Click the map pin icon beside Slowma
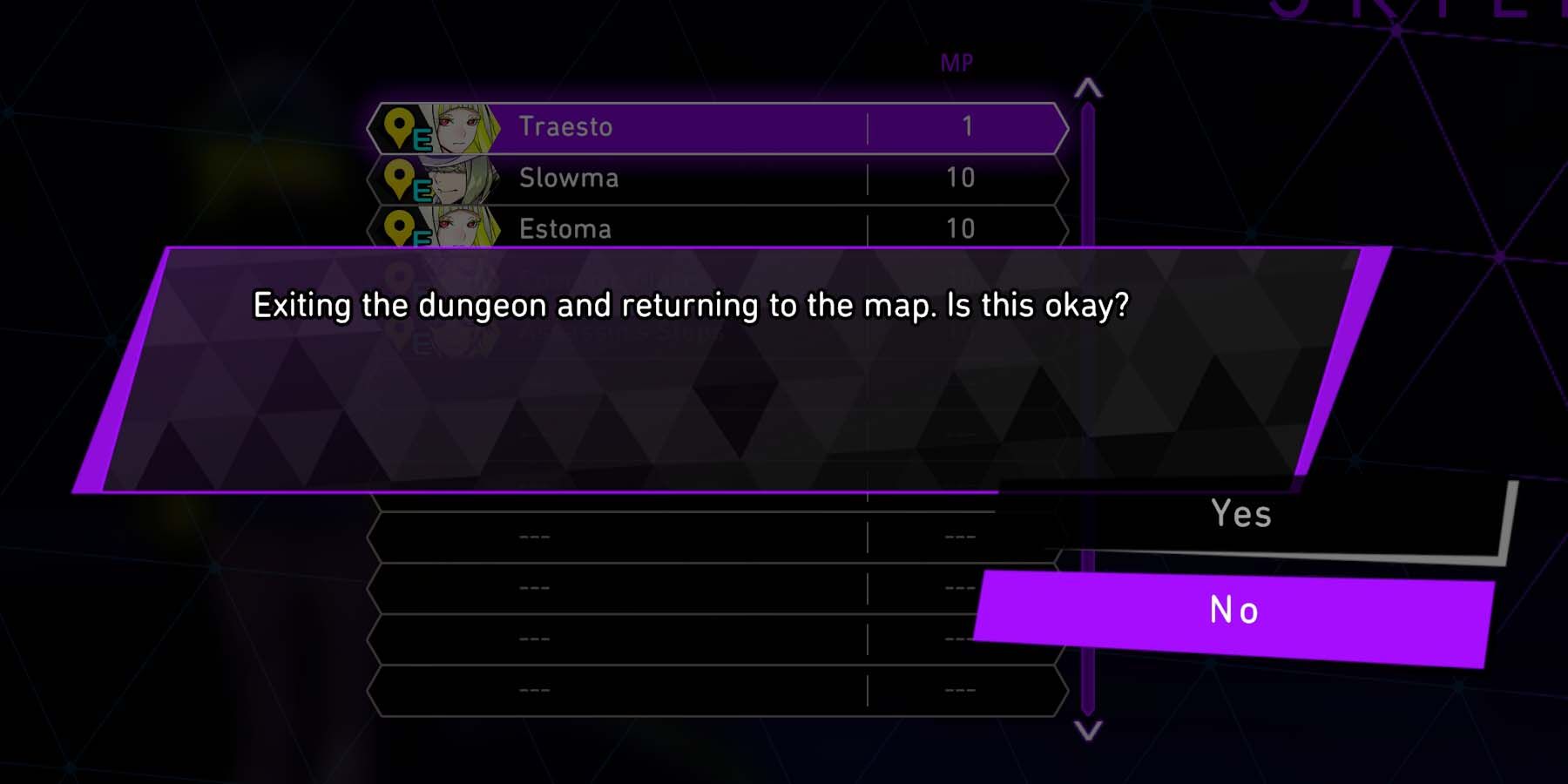The height and width of the screenshot is (784, 1568). (399, 179)
